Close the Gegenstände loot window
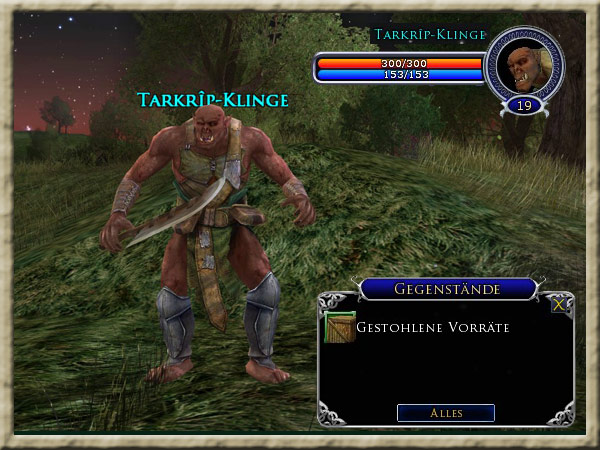Image resolution: width=600 pixels, height=450 pixels. point(558,305)
